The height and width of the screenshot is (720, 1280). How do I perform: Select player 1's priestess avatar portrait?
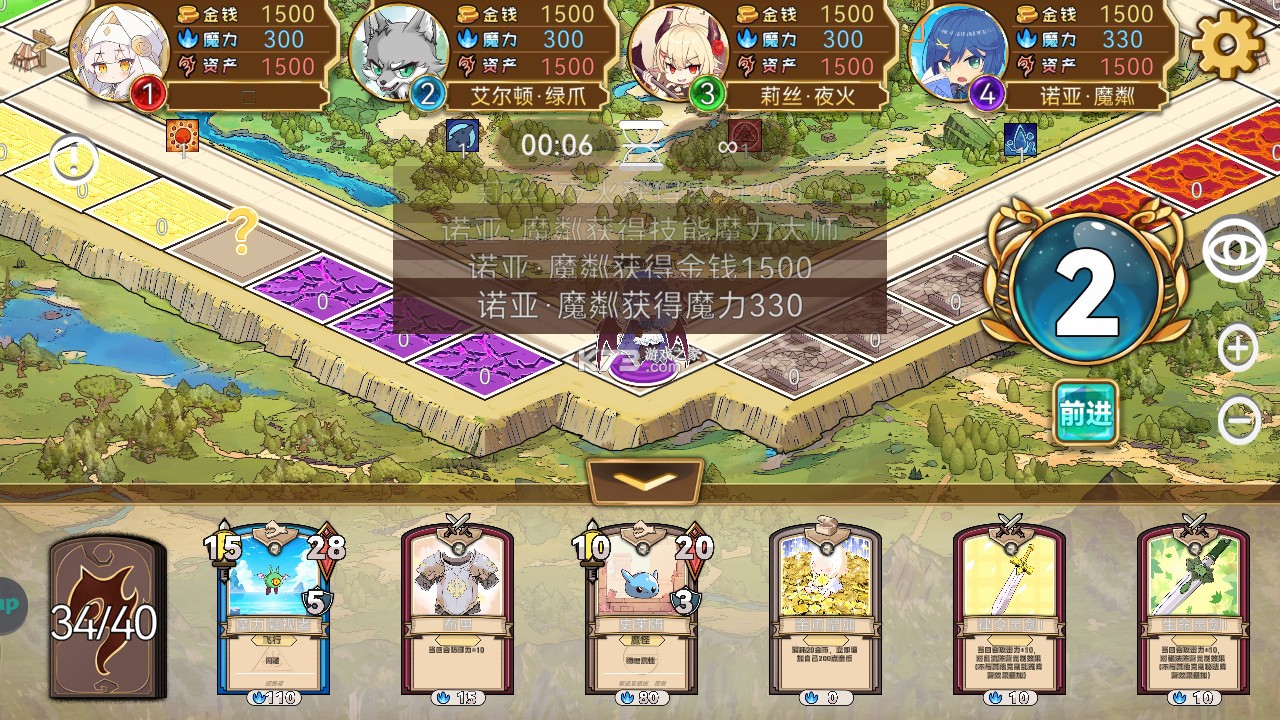coord(117,51)
